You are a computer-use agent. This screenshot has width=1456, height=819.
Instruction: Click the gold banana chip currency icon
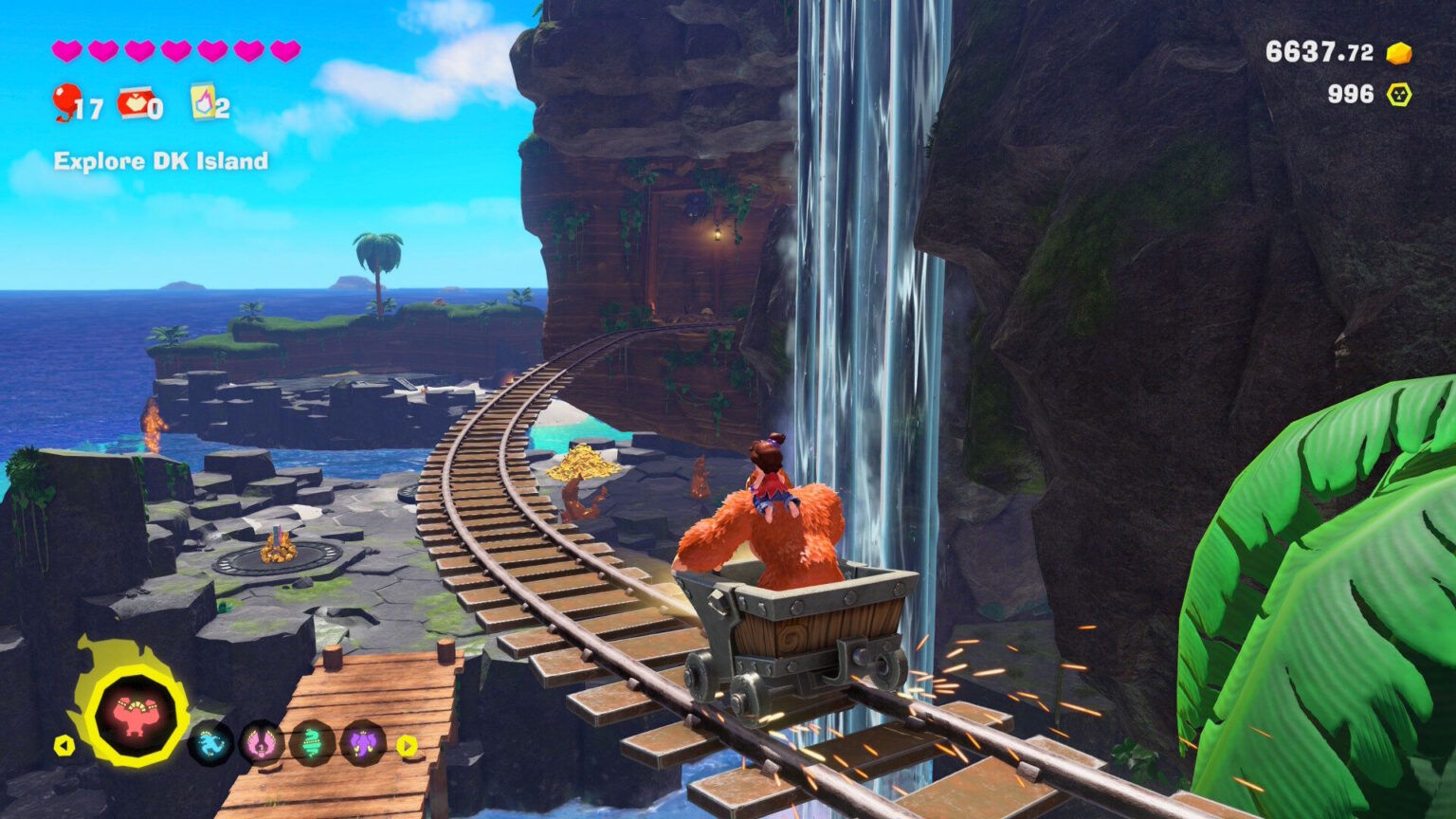pos(1397,54)
